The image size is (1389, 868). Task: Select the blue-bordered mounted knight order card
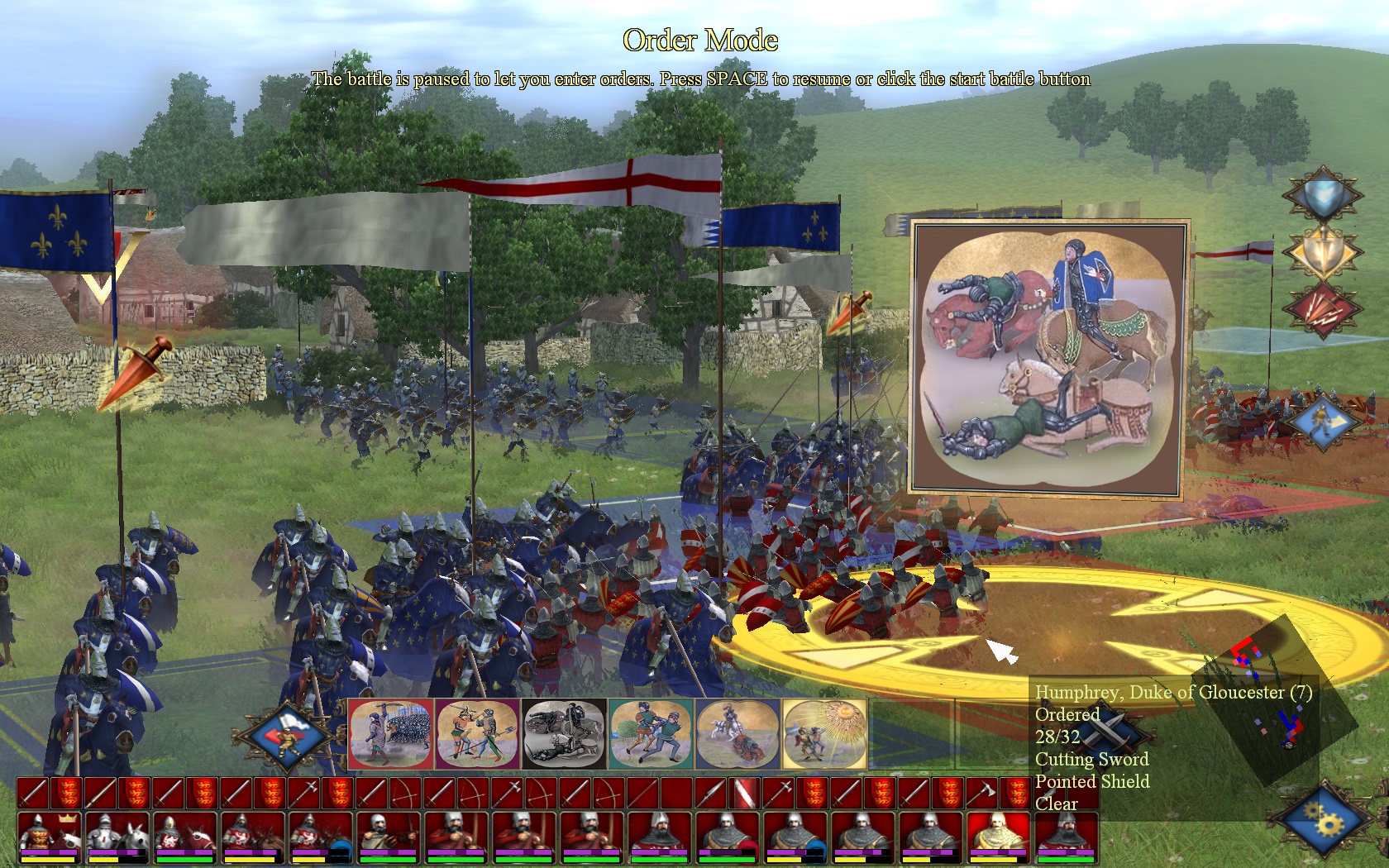(x=737, y=733)
